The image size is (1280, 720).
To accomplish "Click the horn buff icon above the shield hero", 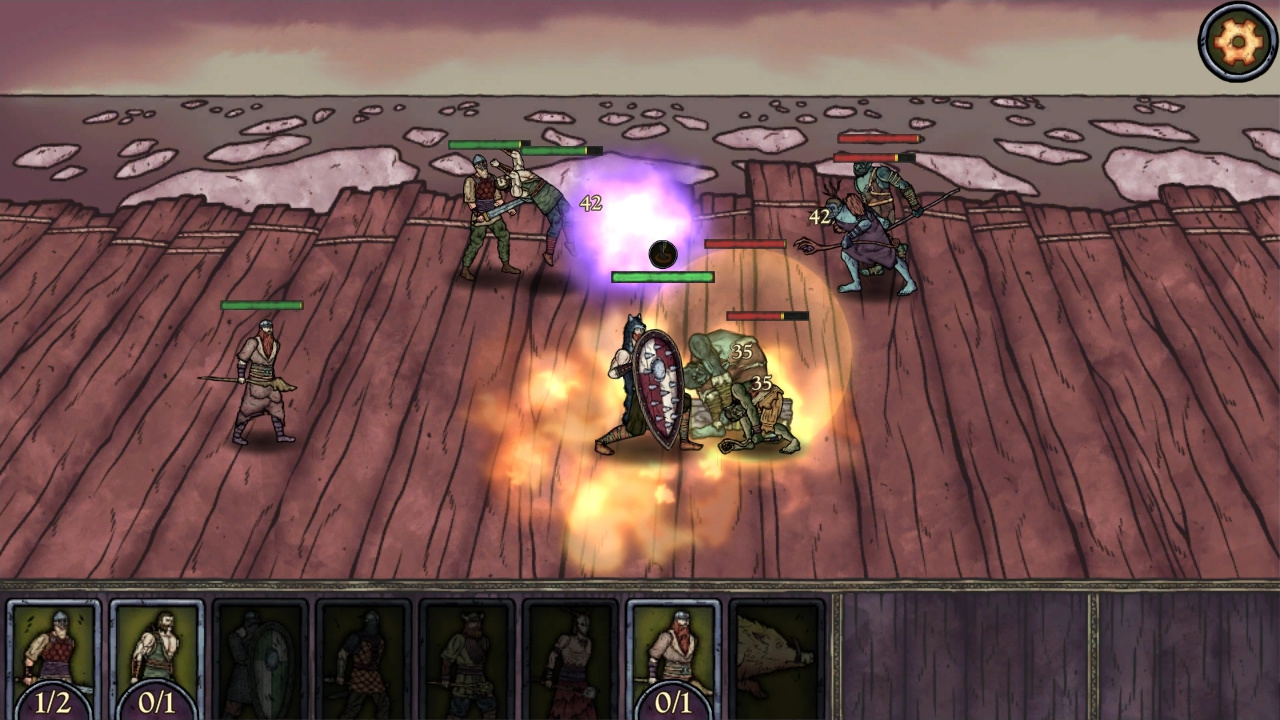I will point(661,254).
